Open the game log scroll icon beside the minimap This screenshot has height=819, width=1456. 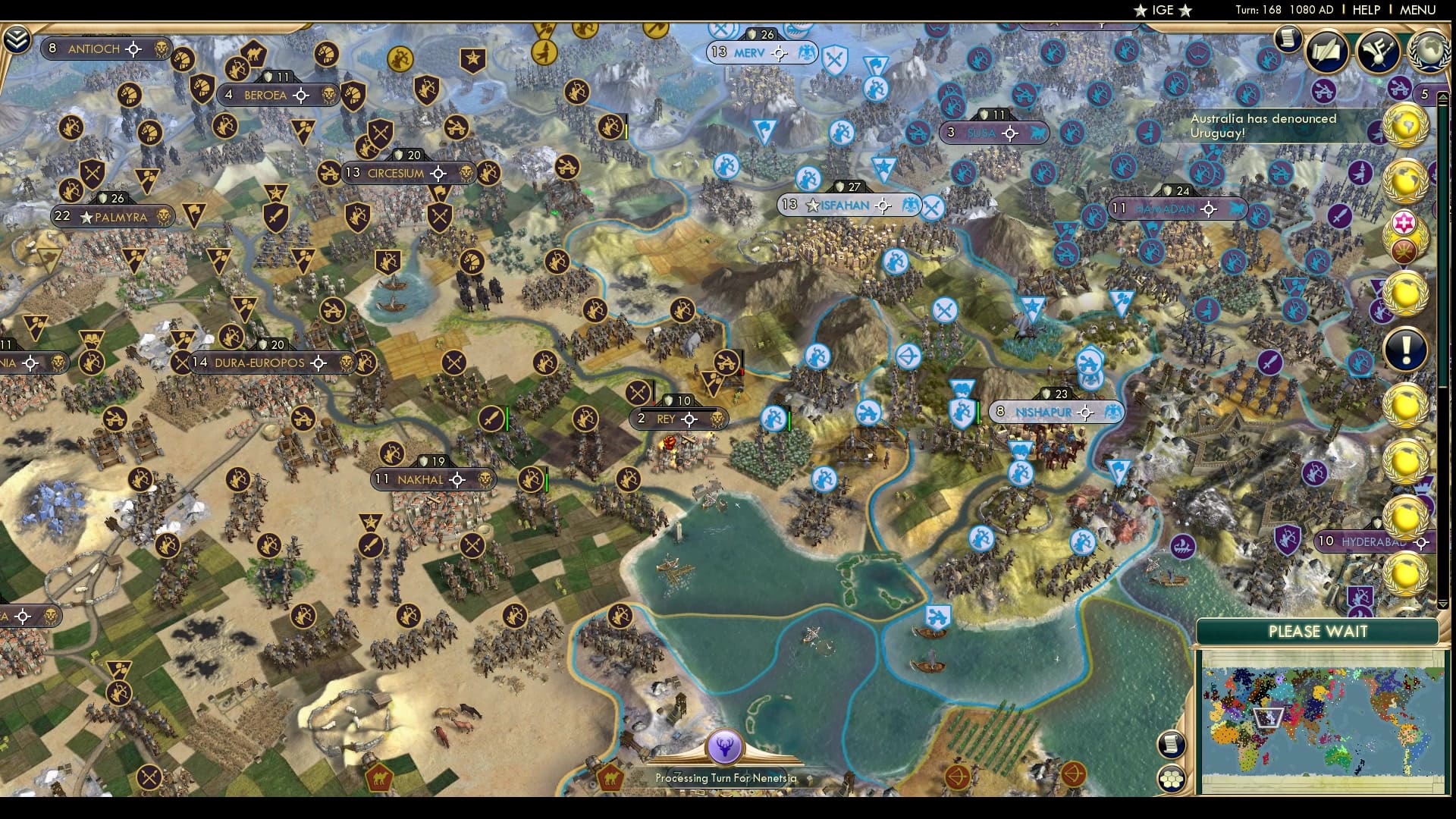(x=1172, y=745)
